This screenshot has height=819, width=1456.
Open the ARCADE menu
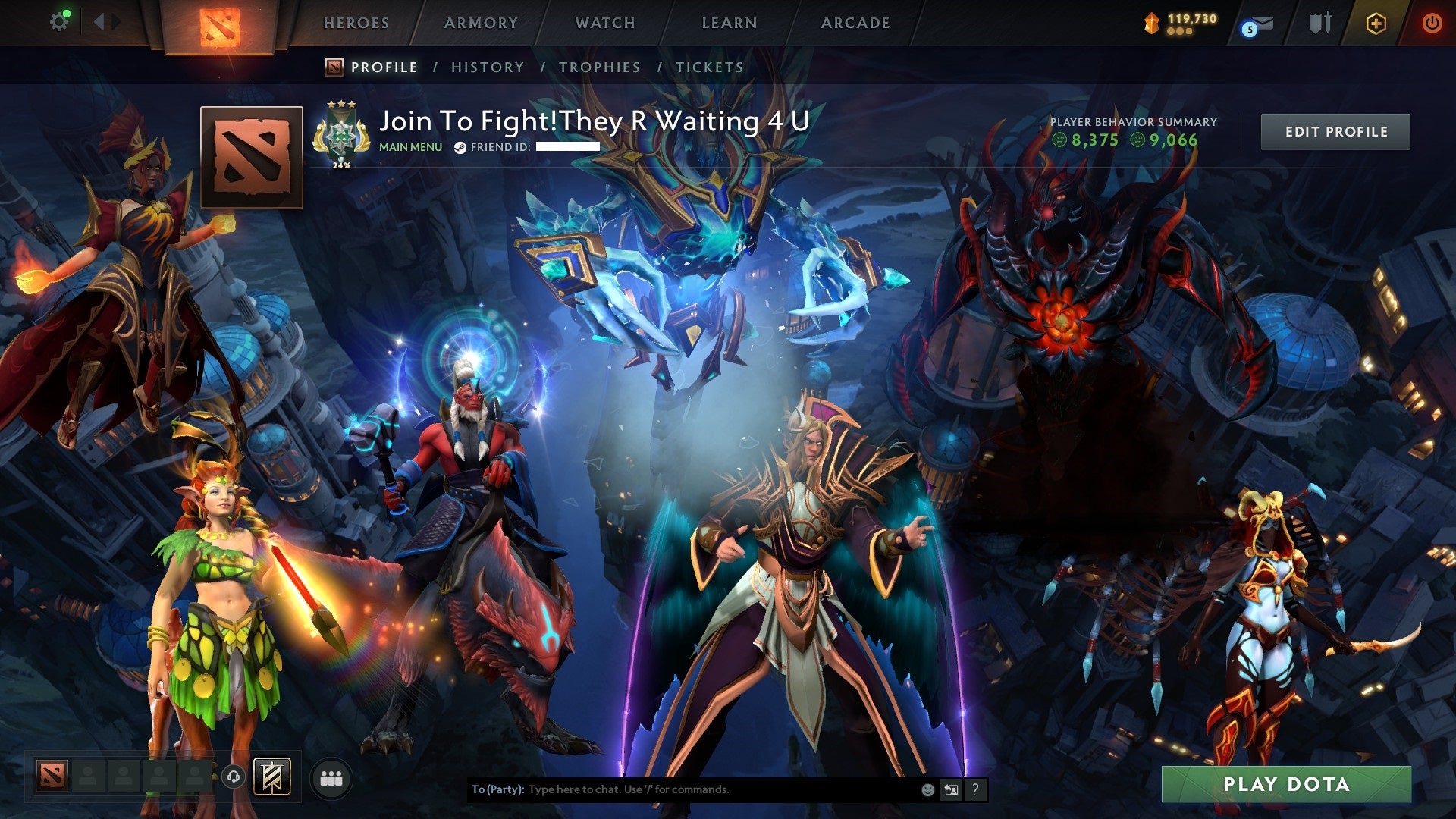(855, 23)
